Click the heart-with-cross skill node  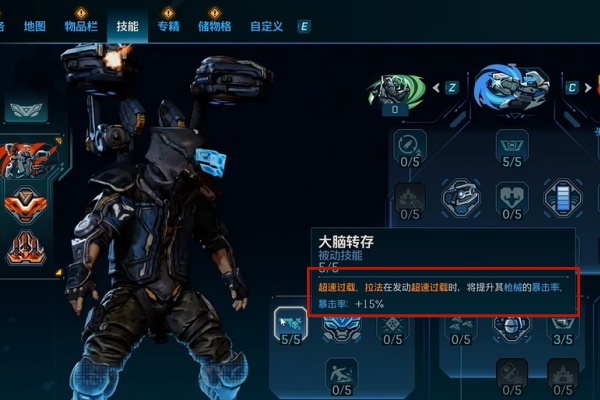[x=512, y=193]
